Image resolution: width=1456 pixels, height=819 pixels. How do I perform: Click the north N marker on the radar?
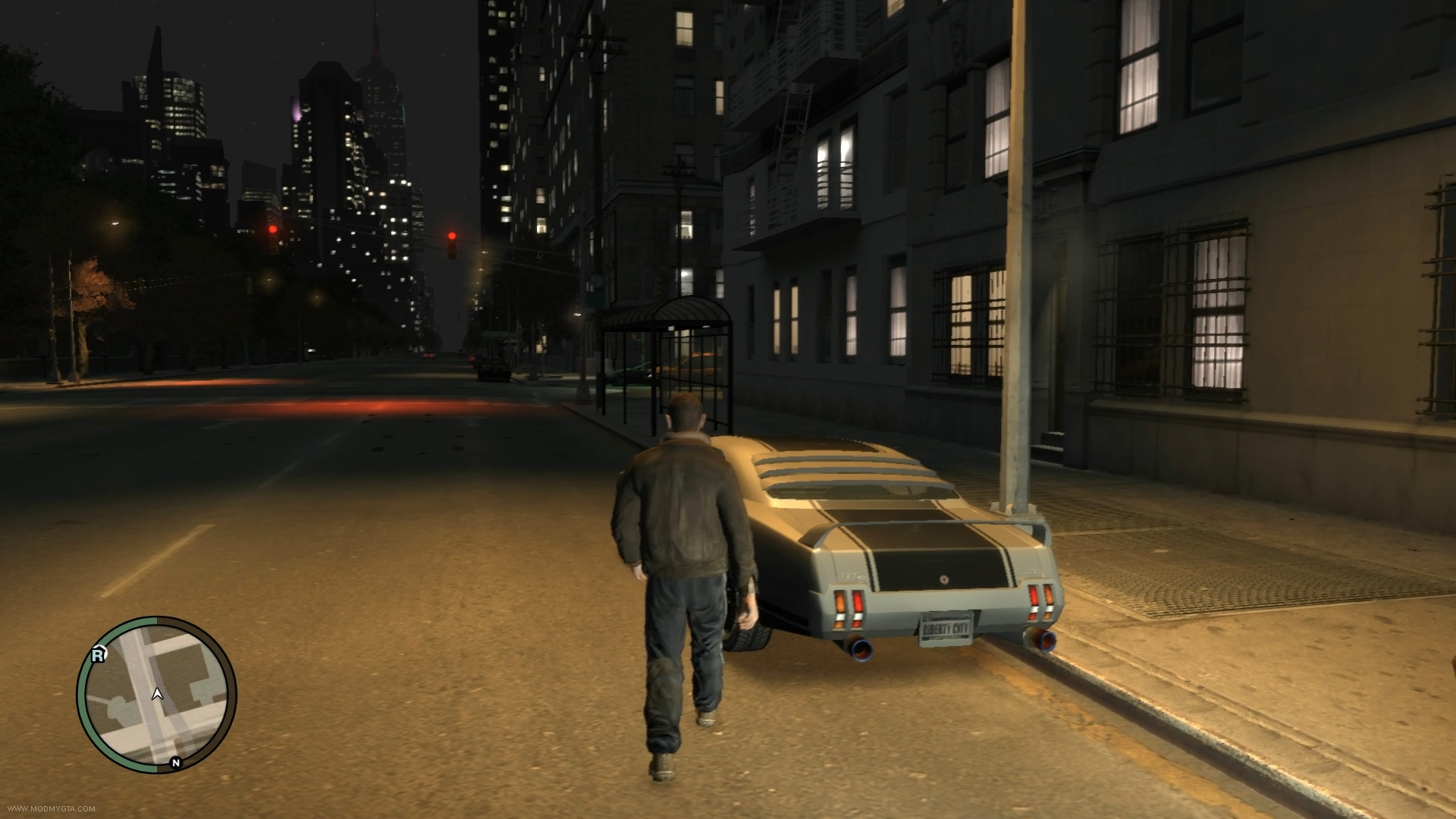point(176,763)
